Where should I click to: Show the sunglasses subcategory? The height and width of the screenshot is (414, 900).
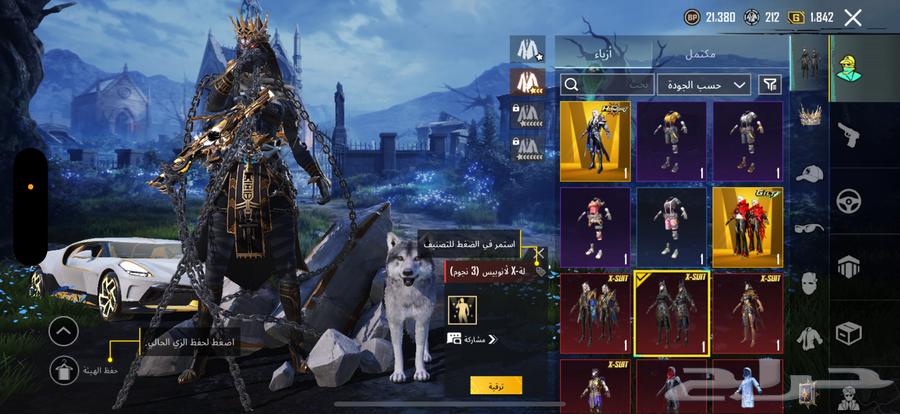pos(809,228)
